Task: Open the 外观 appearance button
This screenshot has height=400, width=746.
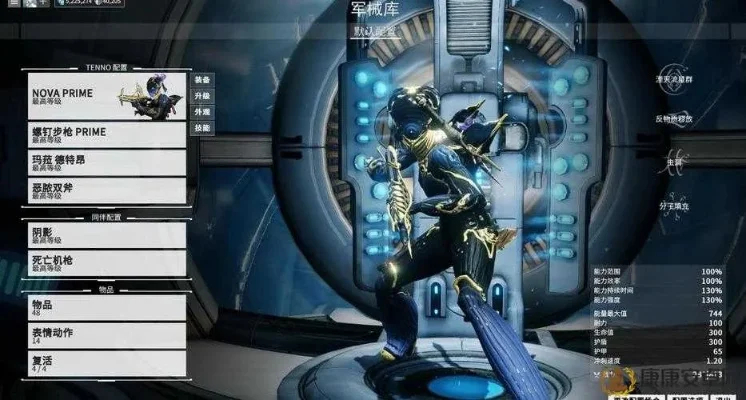Action: point(203,112)
